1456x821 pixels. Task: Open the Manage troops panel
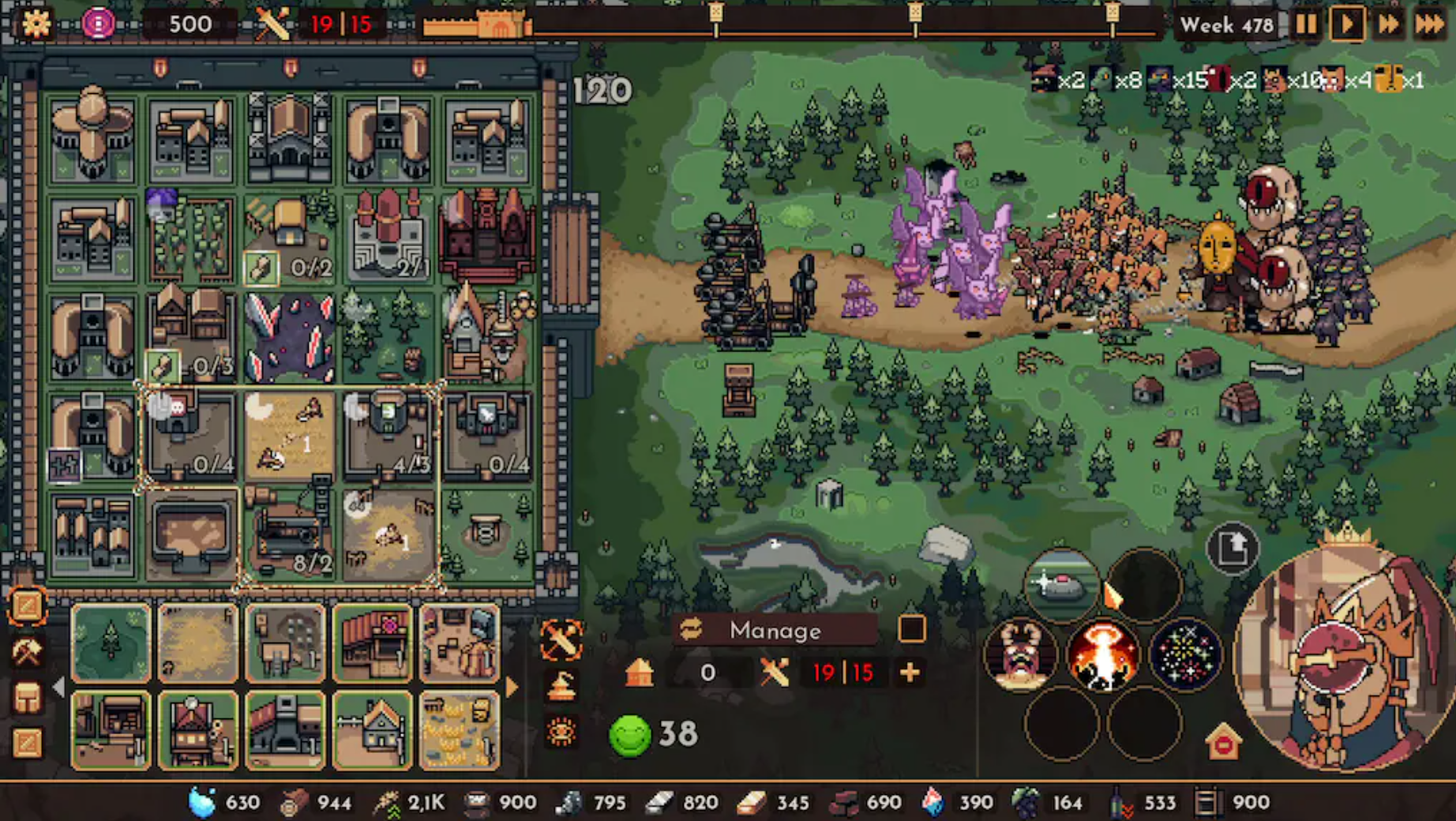(774, 630)
